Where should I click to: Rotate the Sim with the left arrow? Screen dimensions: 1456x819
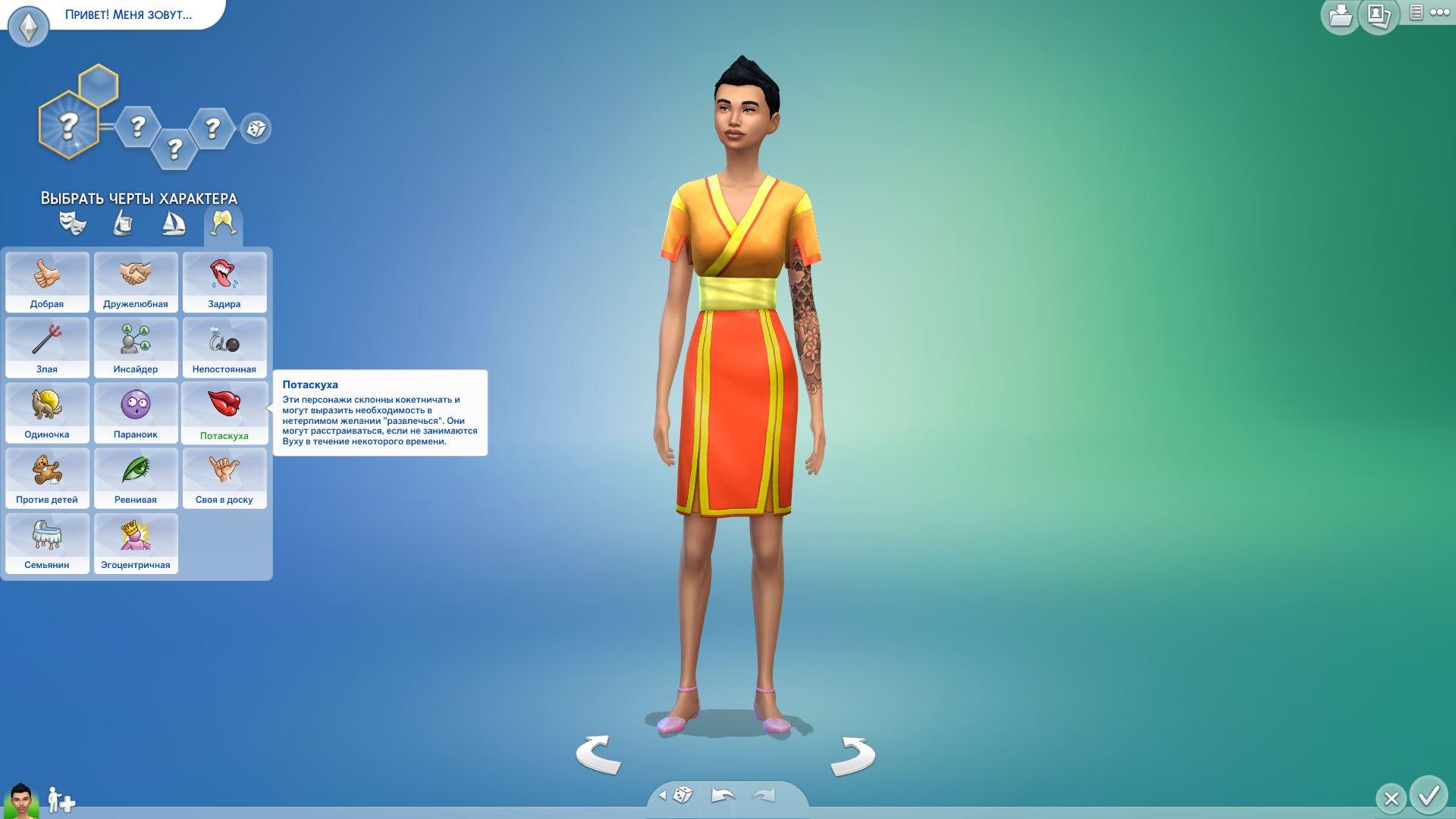[x=598, y=755]
